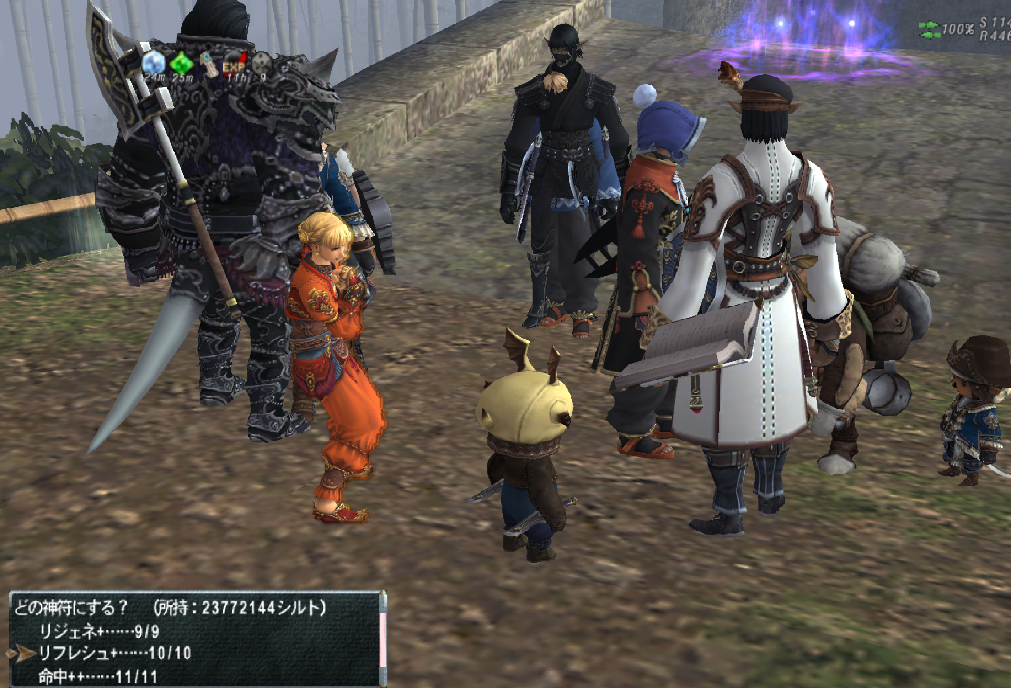Viewport: 1011px width, 688px height.
Task: Click the dialogue menu's pink scrollbar
Action: click(382, 639)
